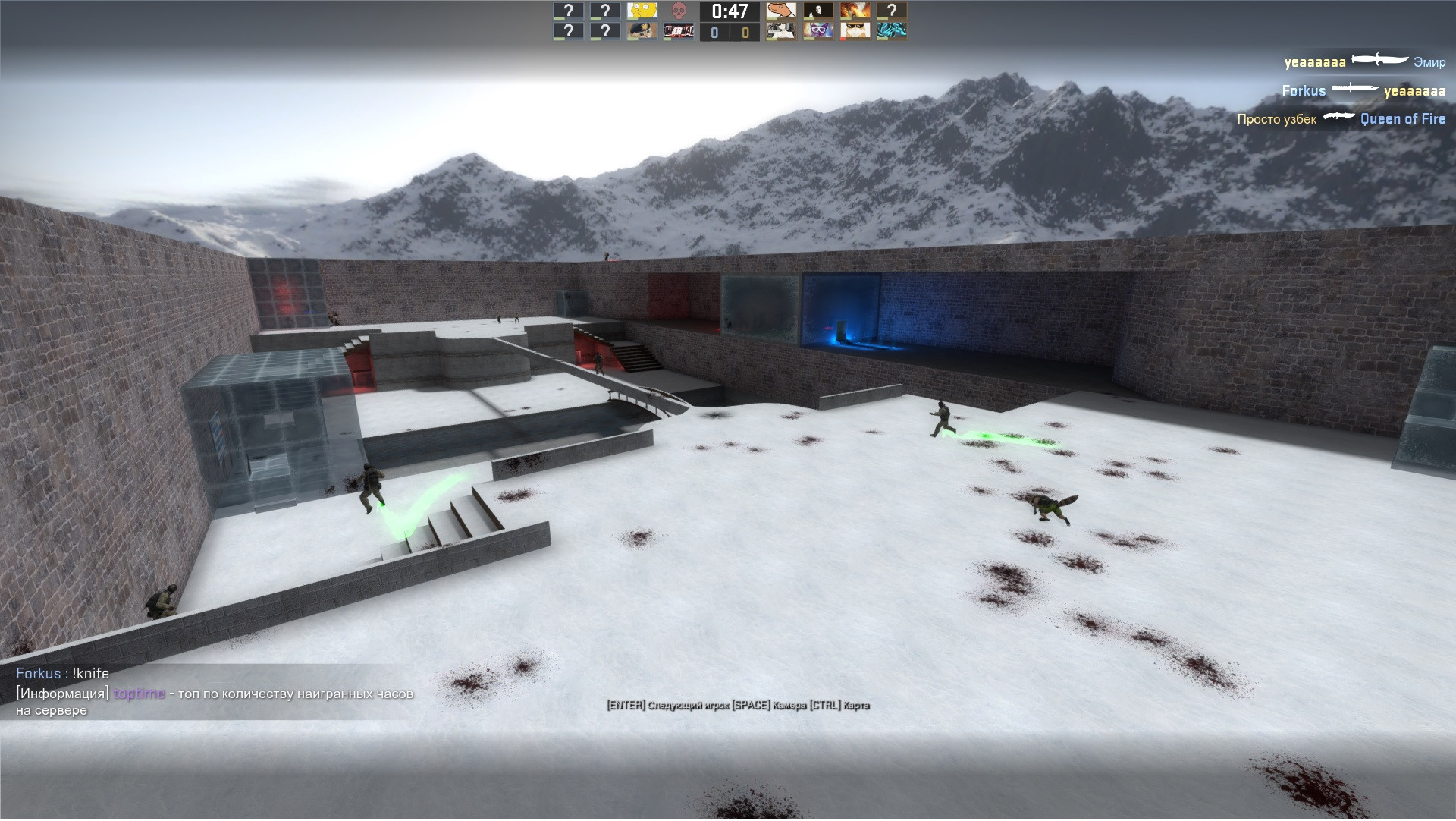Select the yellow Simpsons avatar in the scoreboard
The width and height of the screenshot is (1456, 821).
point(642,11)
